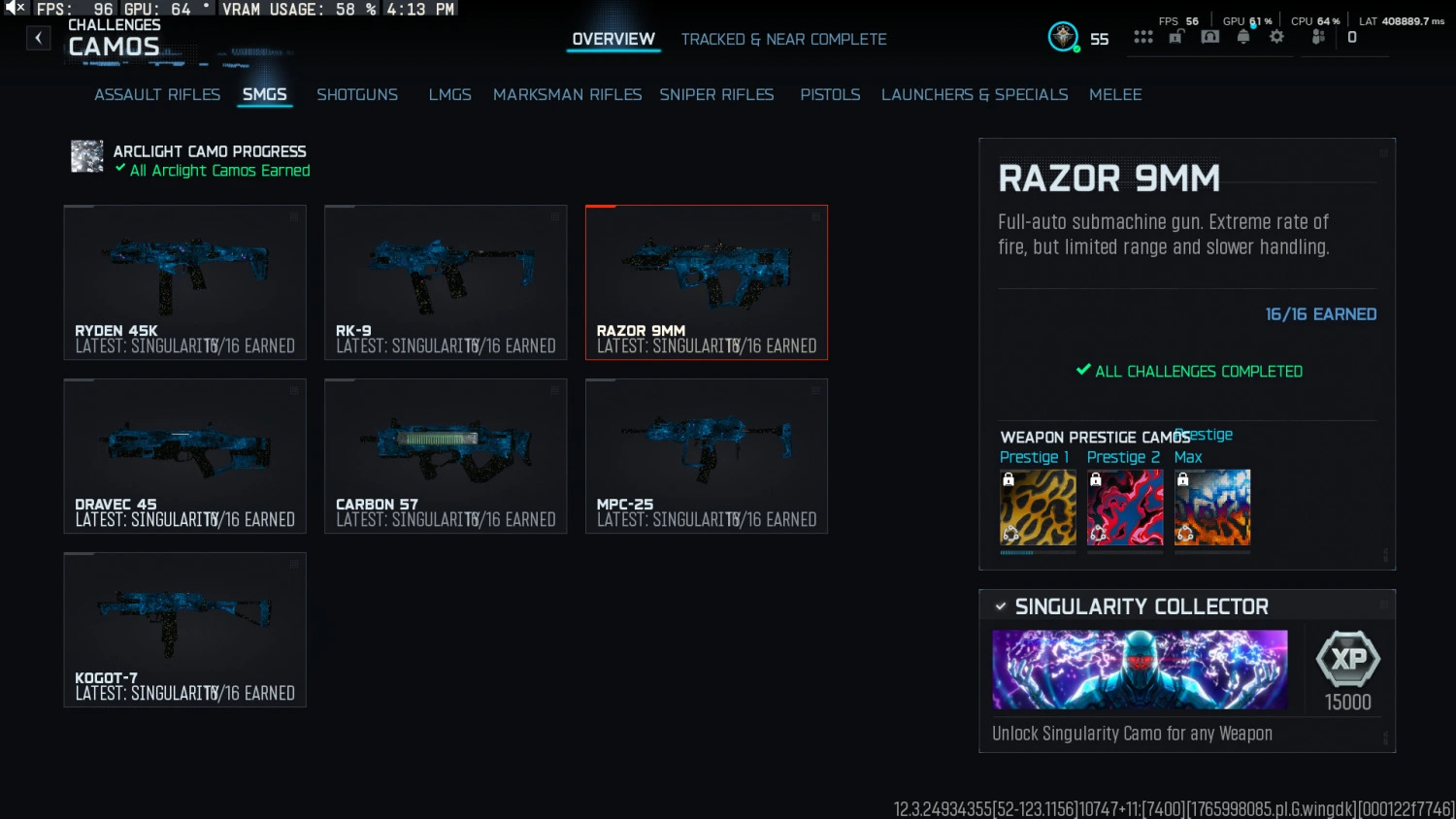
Task: Click the player emblem showing level 55
Action: (1063, 36)
